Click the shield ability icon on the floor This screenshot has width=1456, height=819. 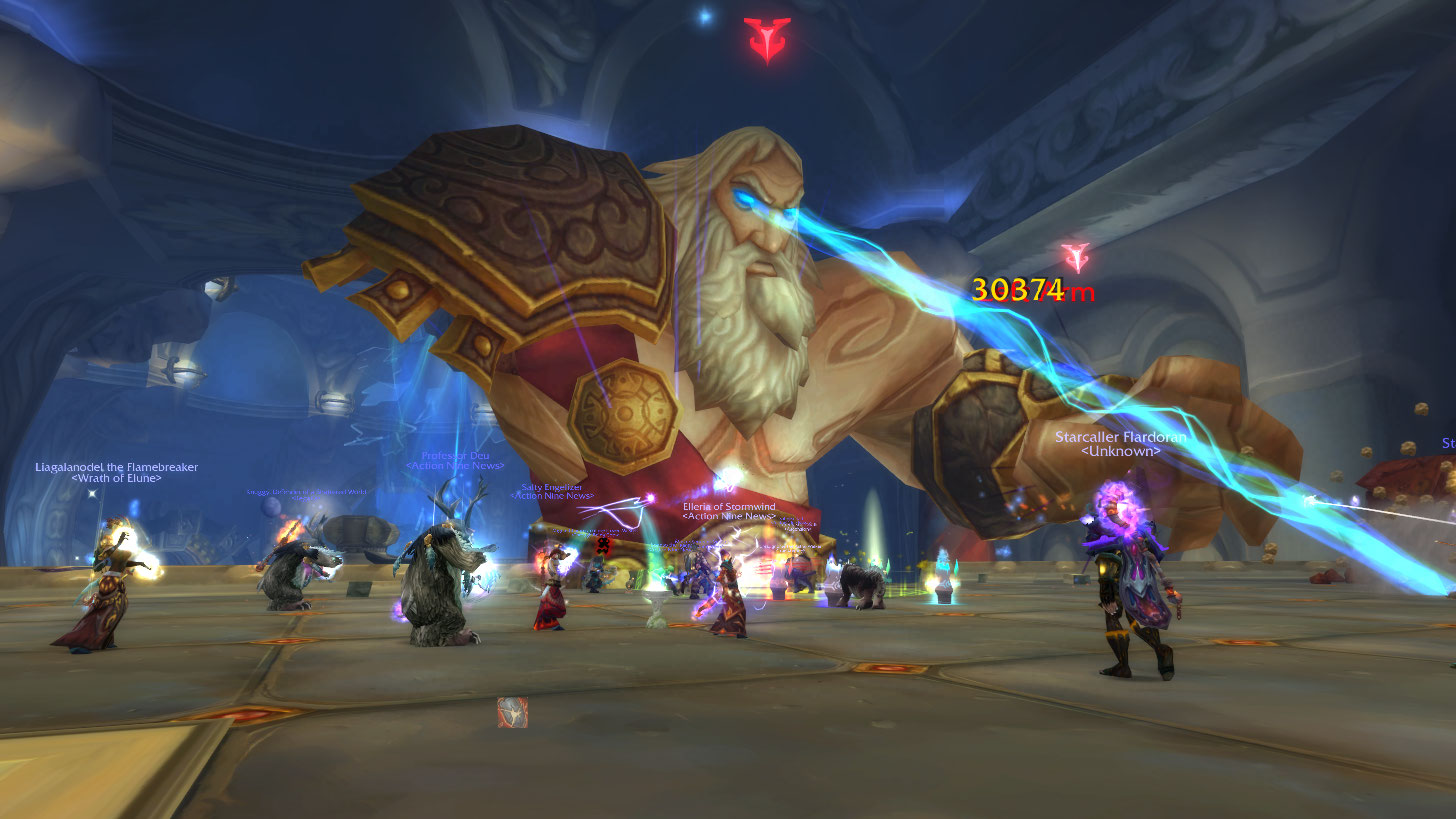point(512,712)
